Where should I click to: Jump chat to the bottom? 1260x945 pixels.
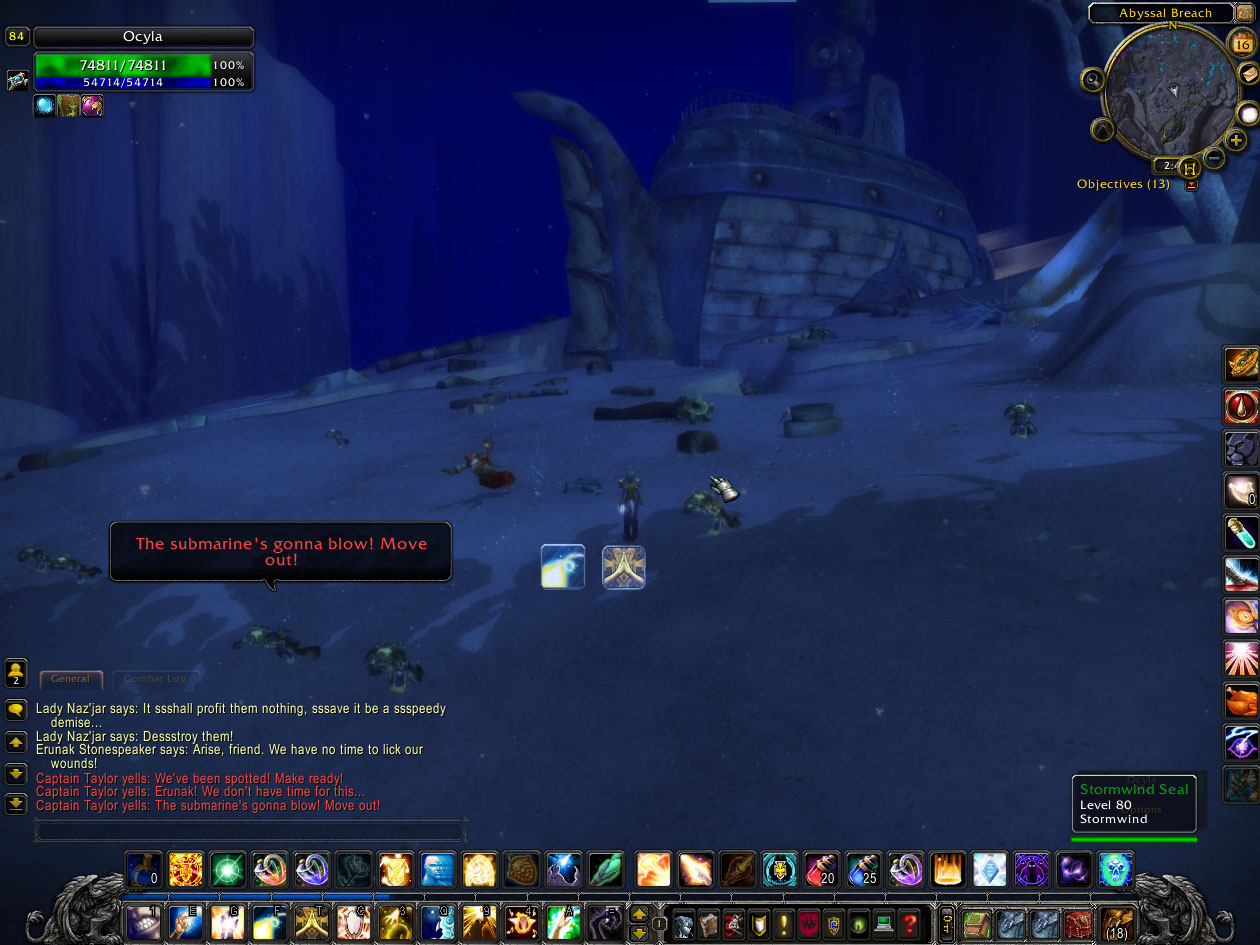[16, 803]
